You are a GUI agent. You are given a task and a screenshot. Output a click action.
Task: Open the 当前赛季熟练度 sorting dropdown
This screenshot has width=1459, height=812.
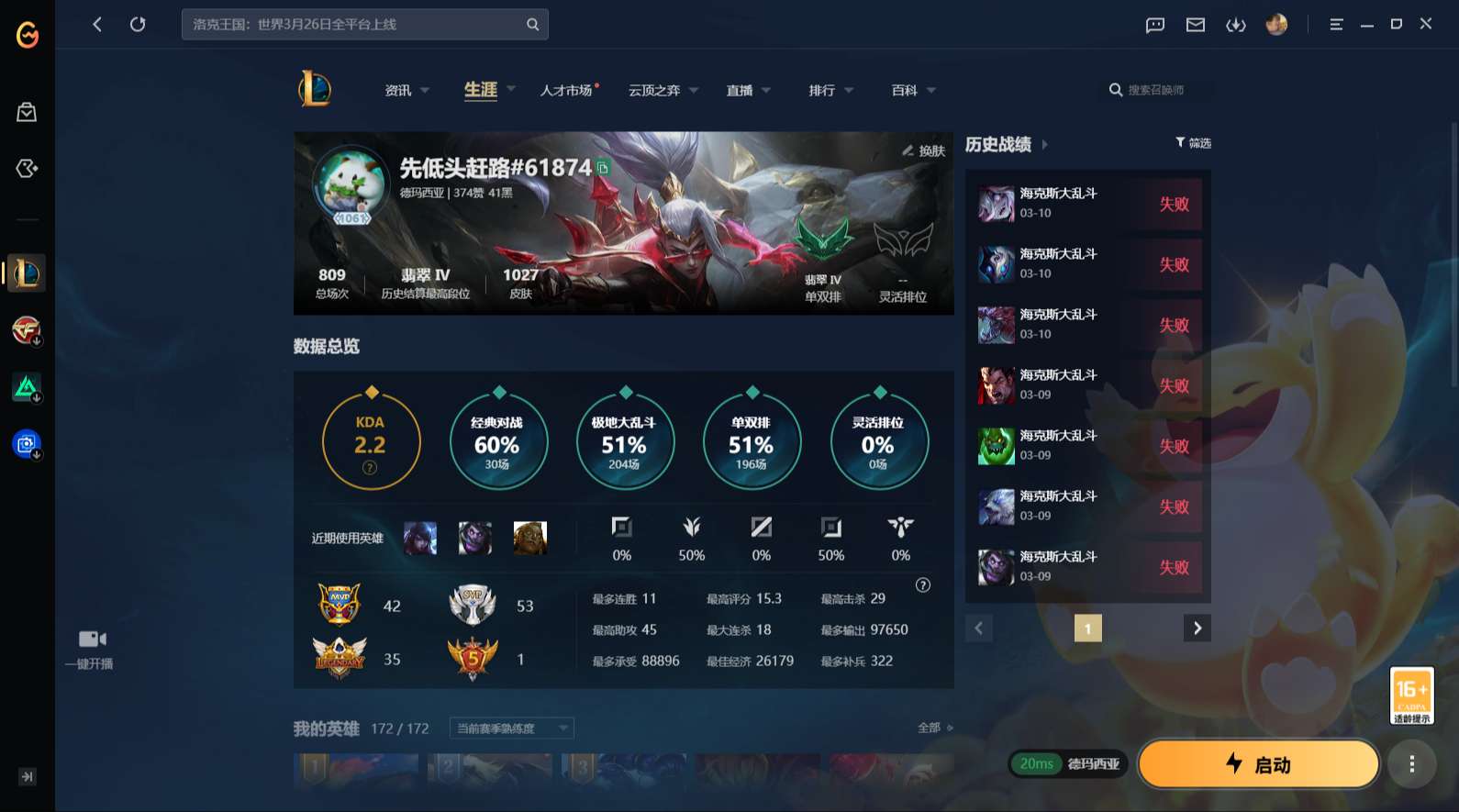click(x=509, y=728)
